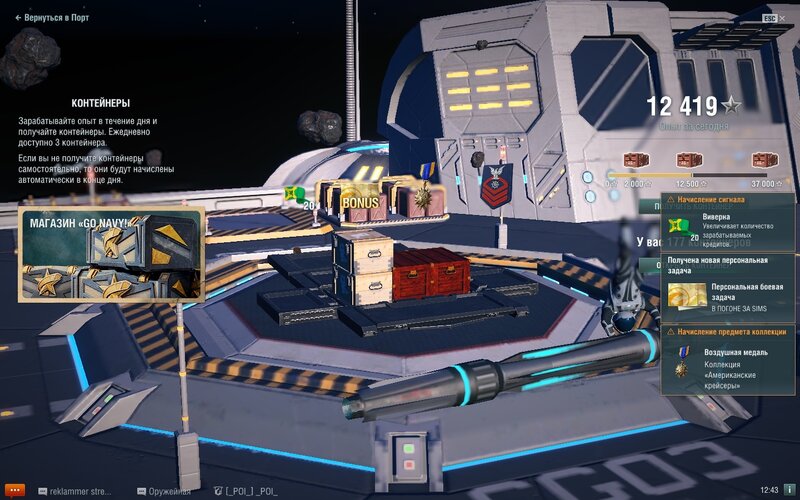Open the Wyvern signal notification
This screenshot has width=800, height=500.
click(x=729, y=222)
